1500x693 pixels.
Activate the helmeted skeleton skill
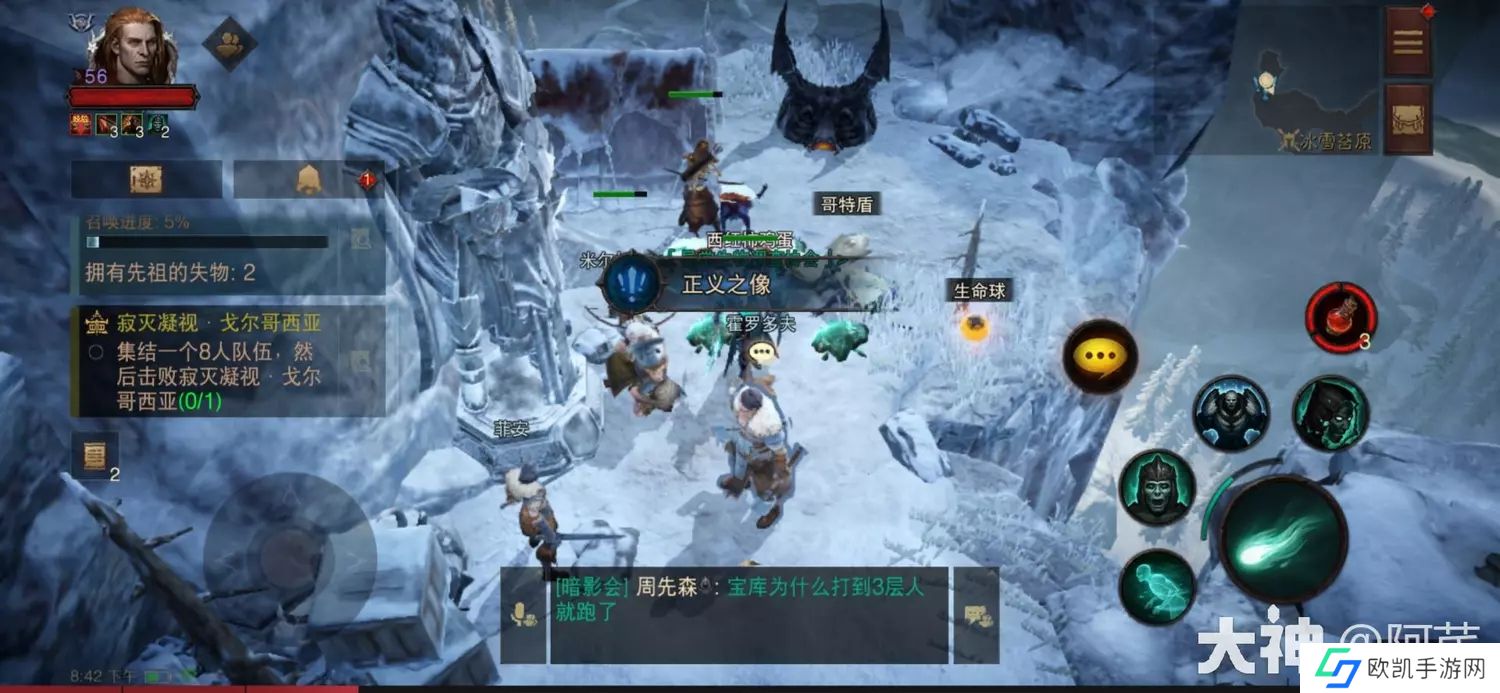(x=1157, y=487)
